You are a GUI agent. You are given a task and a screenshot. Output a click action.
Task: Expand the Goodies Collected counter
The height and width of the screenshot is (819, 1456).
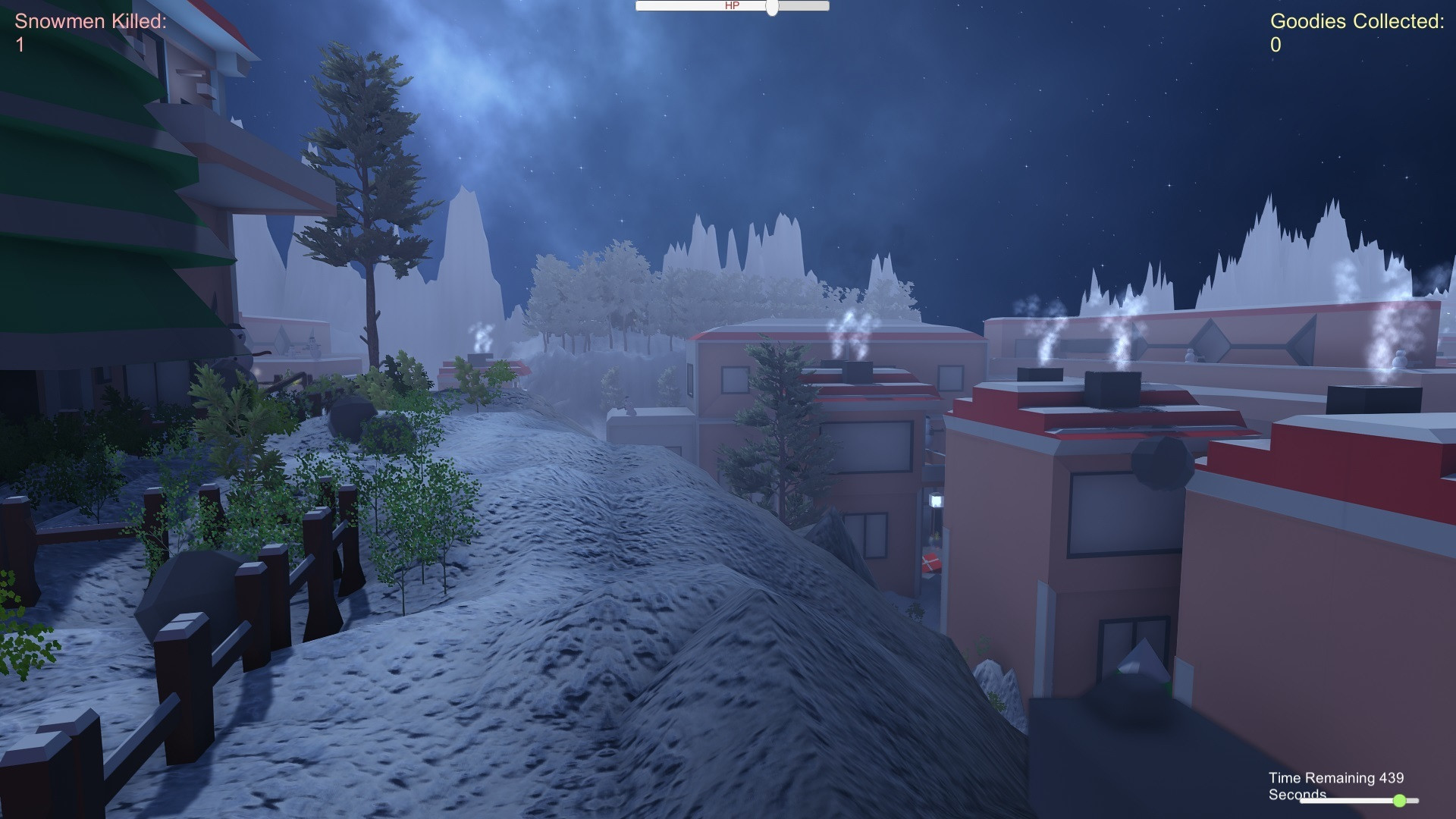1276,45
